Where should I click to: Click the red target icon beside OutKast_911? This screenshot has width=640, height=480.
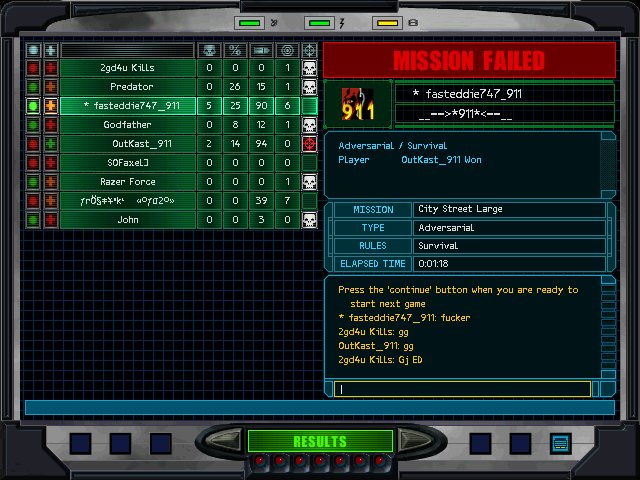309,144
